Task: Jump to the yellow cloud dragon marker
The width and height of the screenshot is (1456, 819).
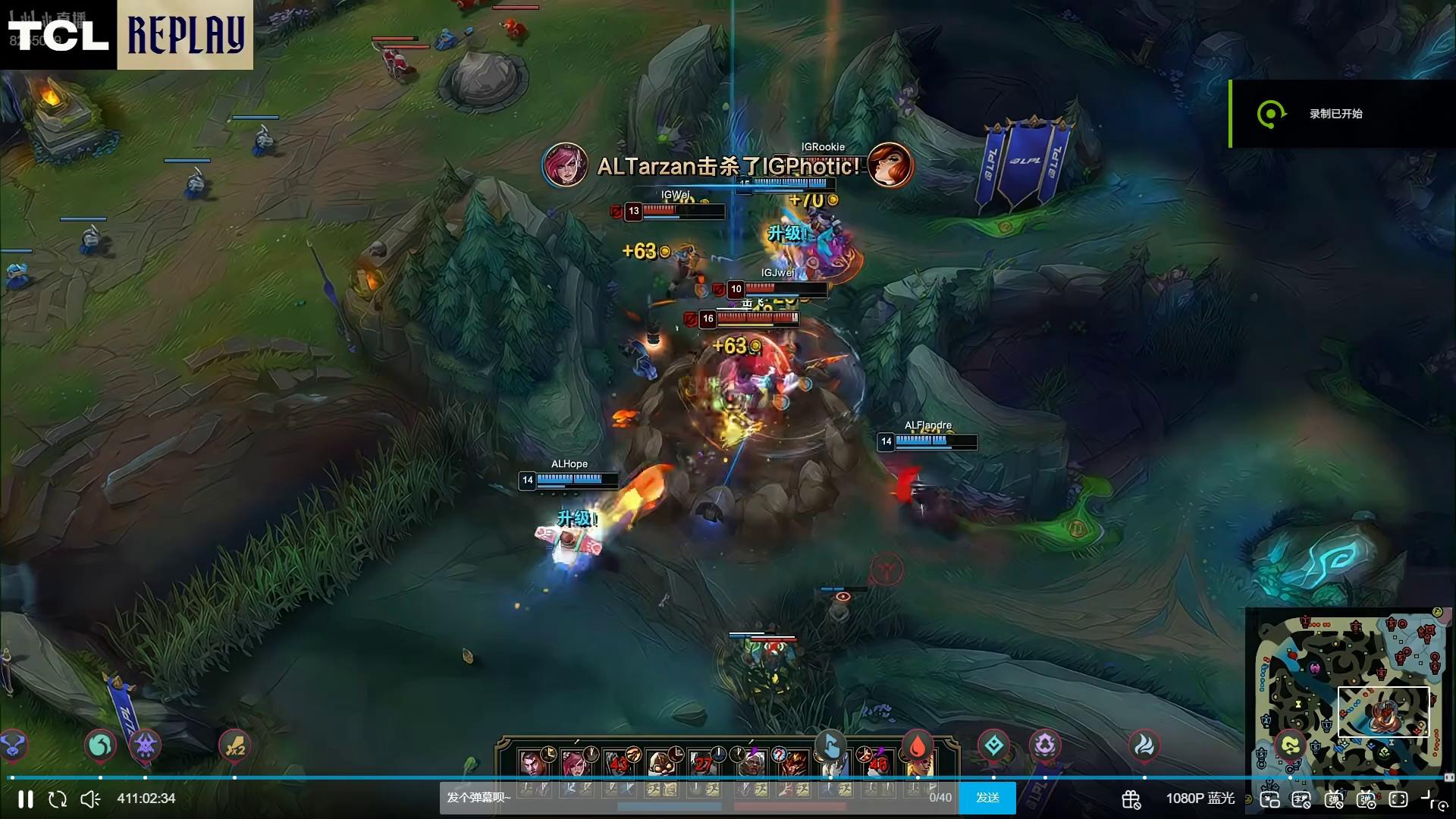Action: pos(1290,747)
